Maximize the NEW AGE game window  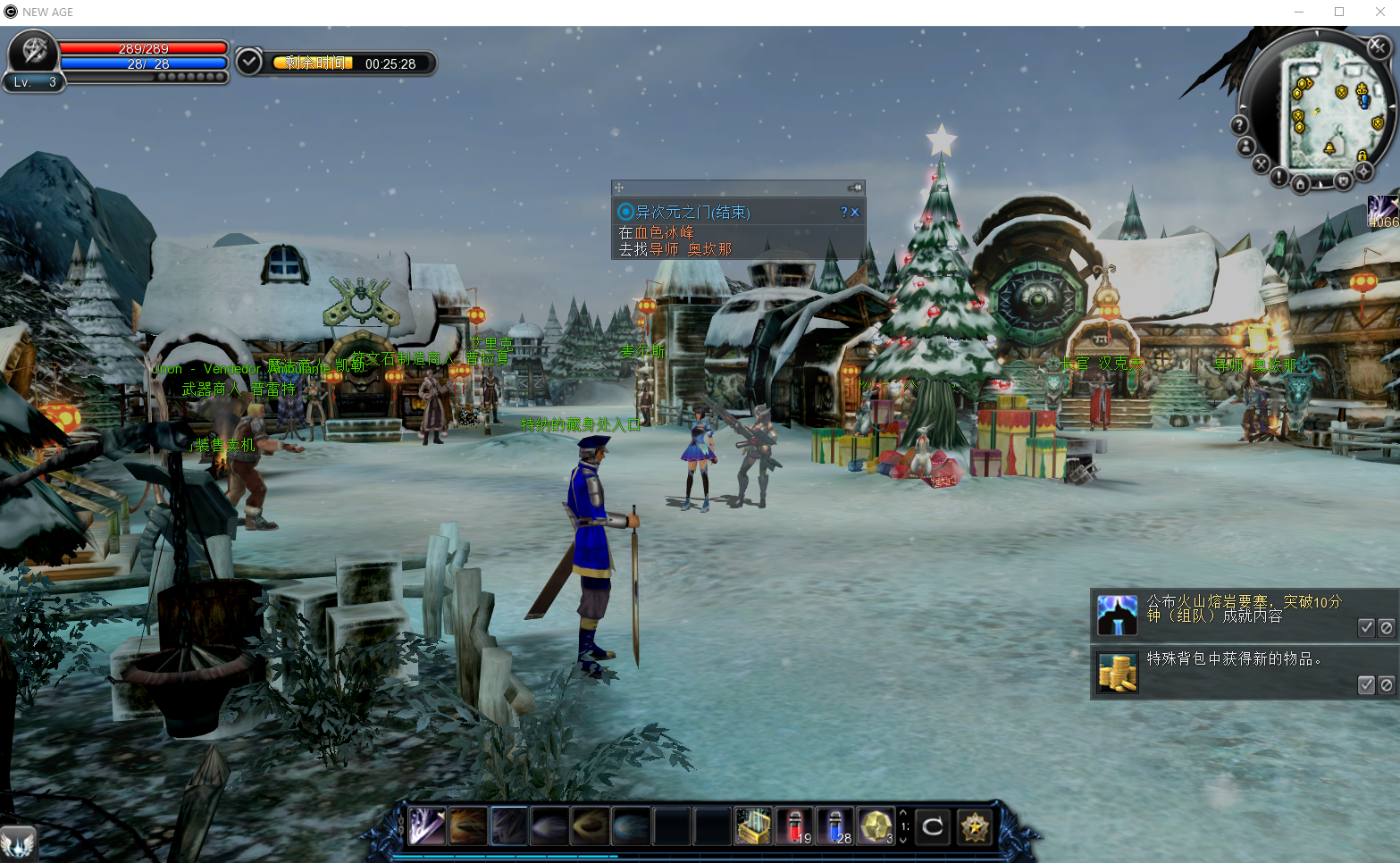tap(1339, 12)
